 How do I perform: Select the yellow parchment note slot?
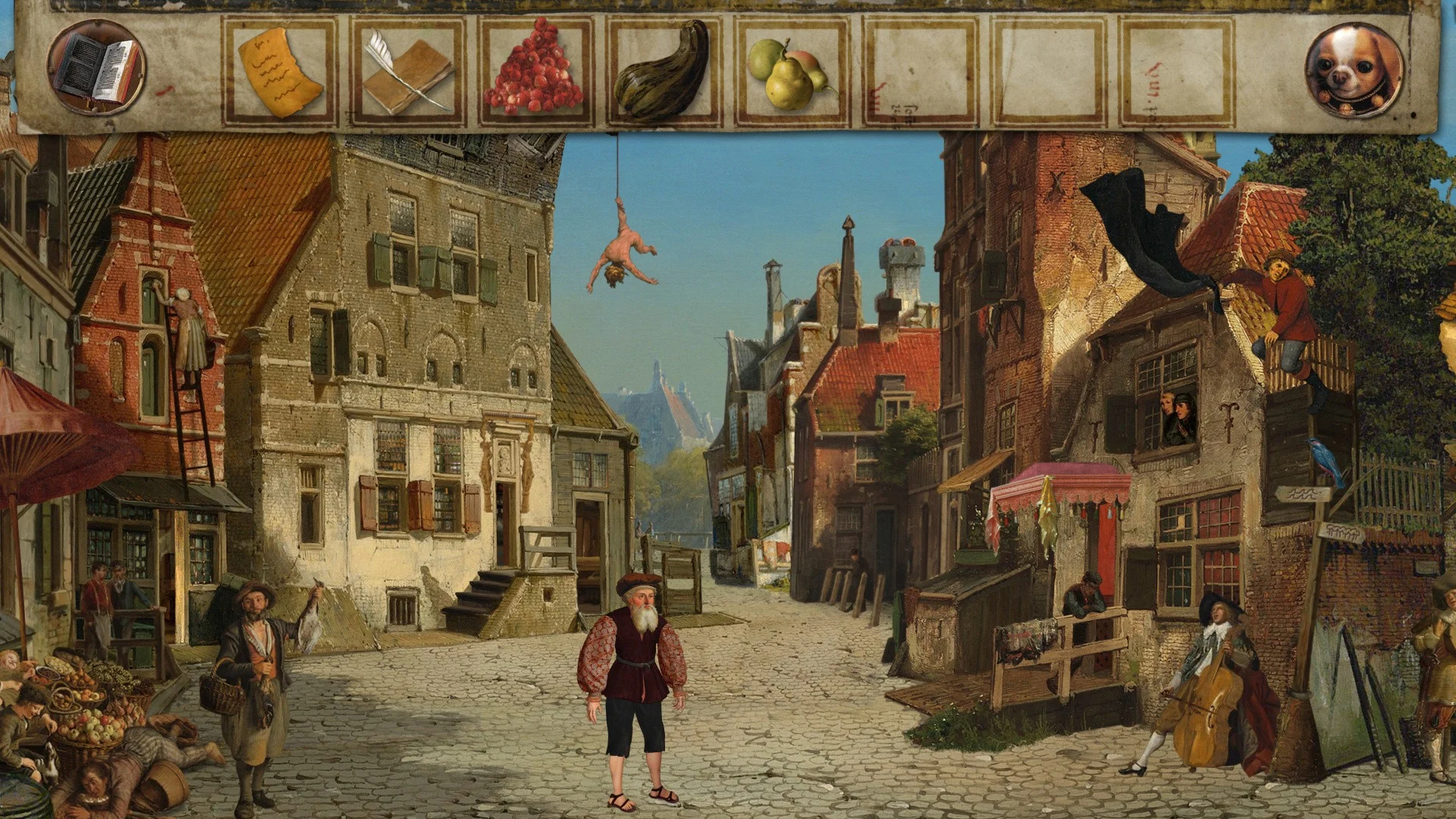pyautogui.click(x=279, y=72)
